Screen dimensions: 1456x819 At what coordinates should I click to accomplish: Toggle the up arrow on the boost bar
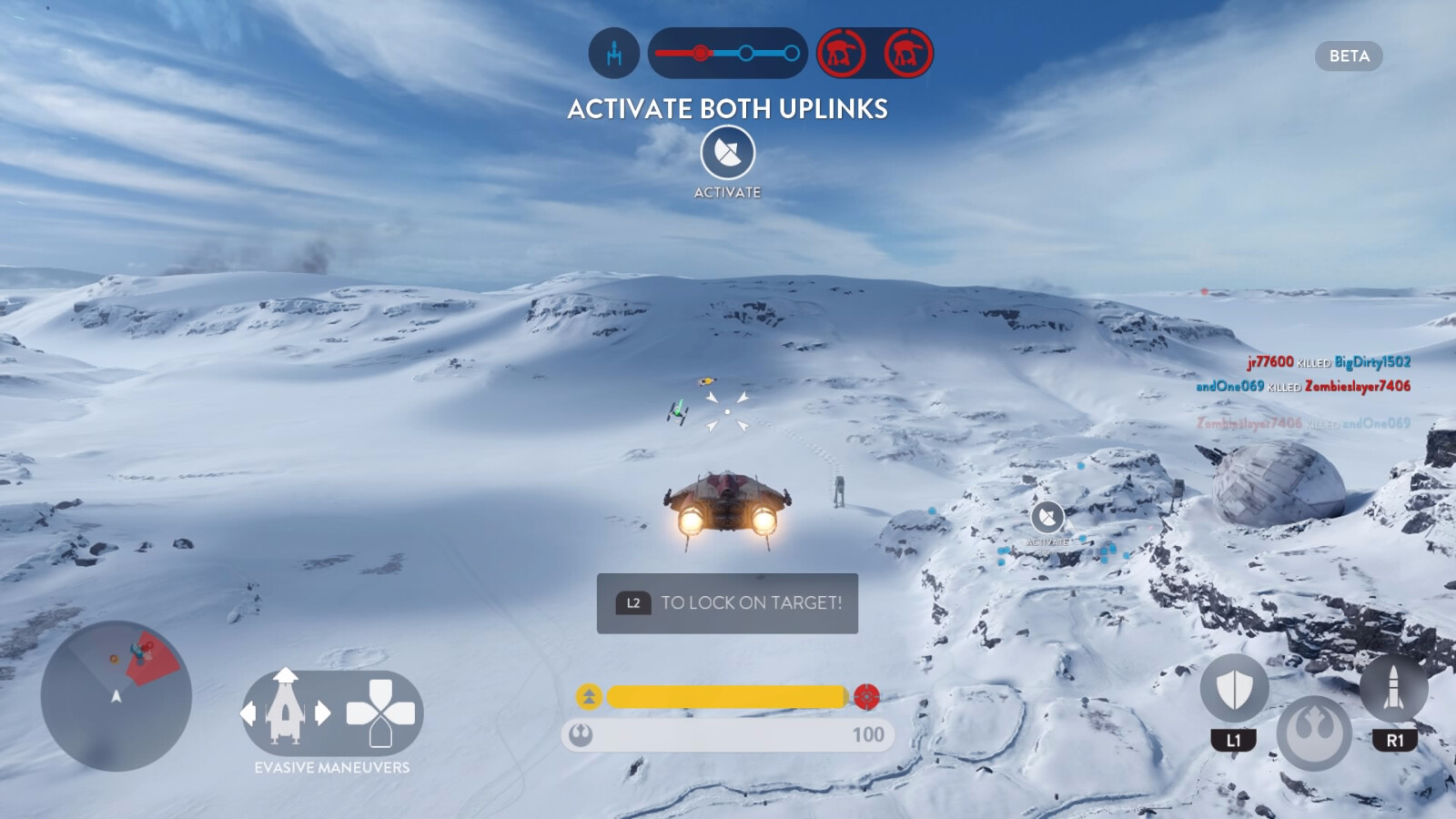click(x=588, y=695)
